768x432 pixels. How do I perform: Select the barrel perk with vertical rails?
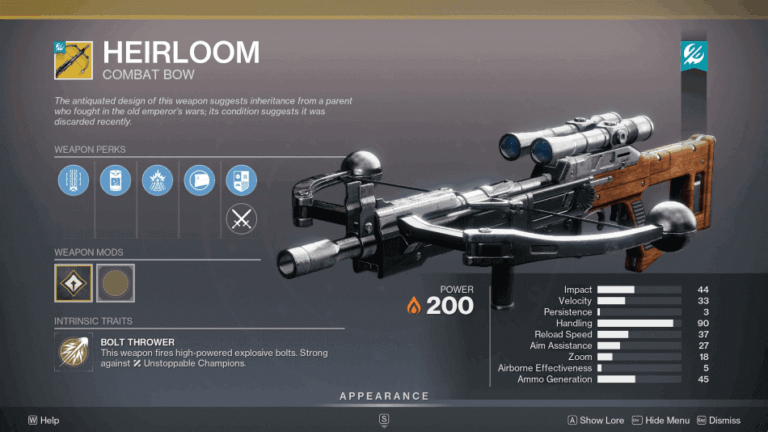click(72, 182)
